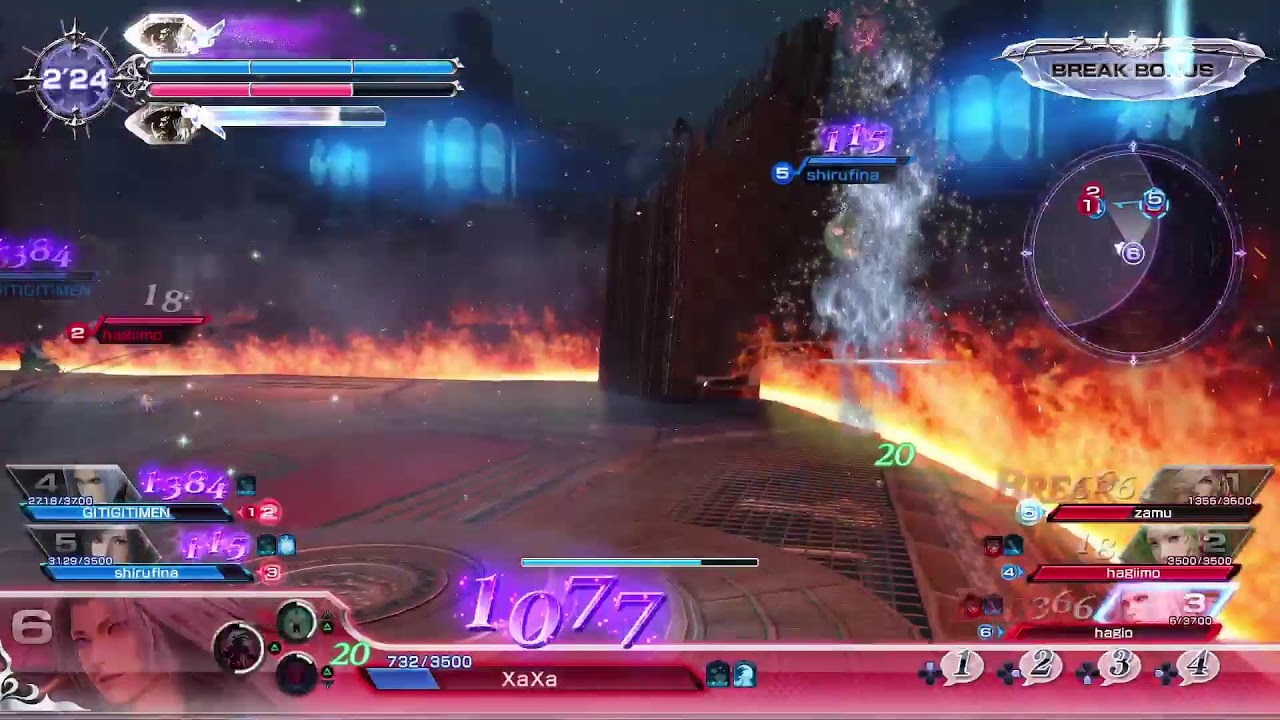1280x720 pixels.
Task: Click the helmet buff icon beside XaXa
Action: click(x=743, y=675)
